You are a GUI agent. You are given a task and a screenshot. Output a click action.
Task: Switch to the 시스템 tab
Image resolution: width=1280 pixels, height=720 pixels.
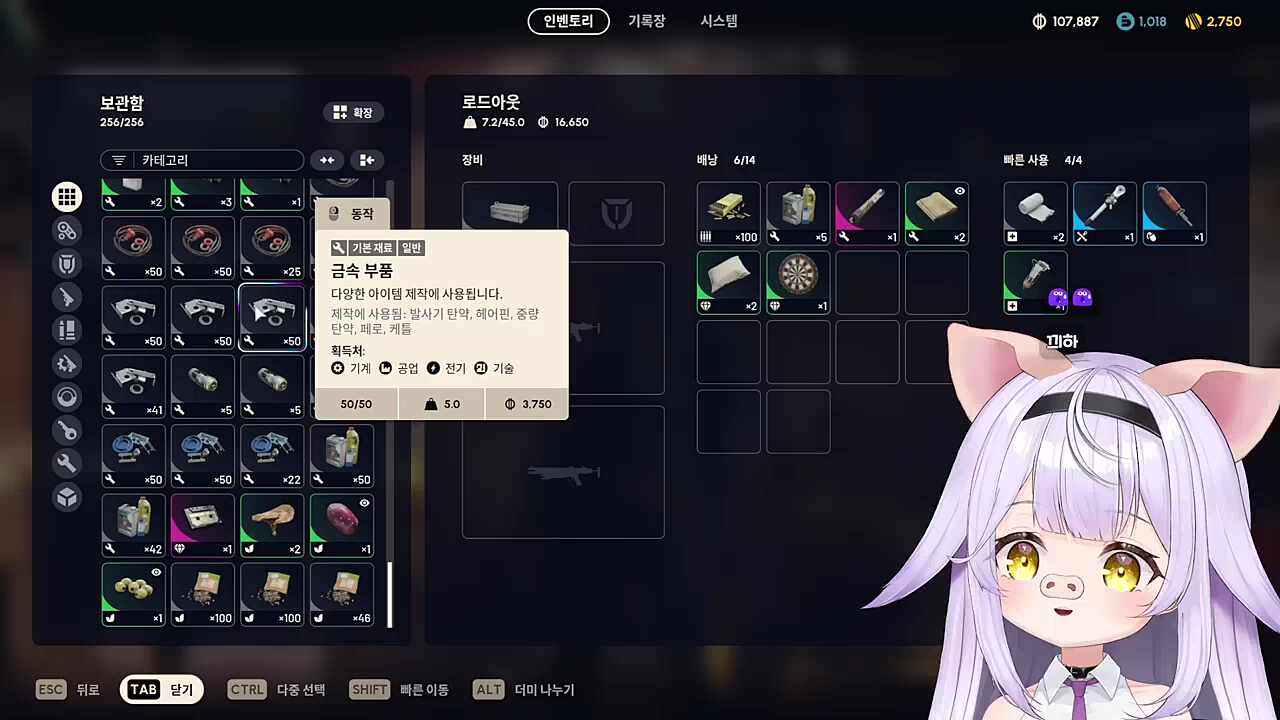point(718,21)
